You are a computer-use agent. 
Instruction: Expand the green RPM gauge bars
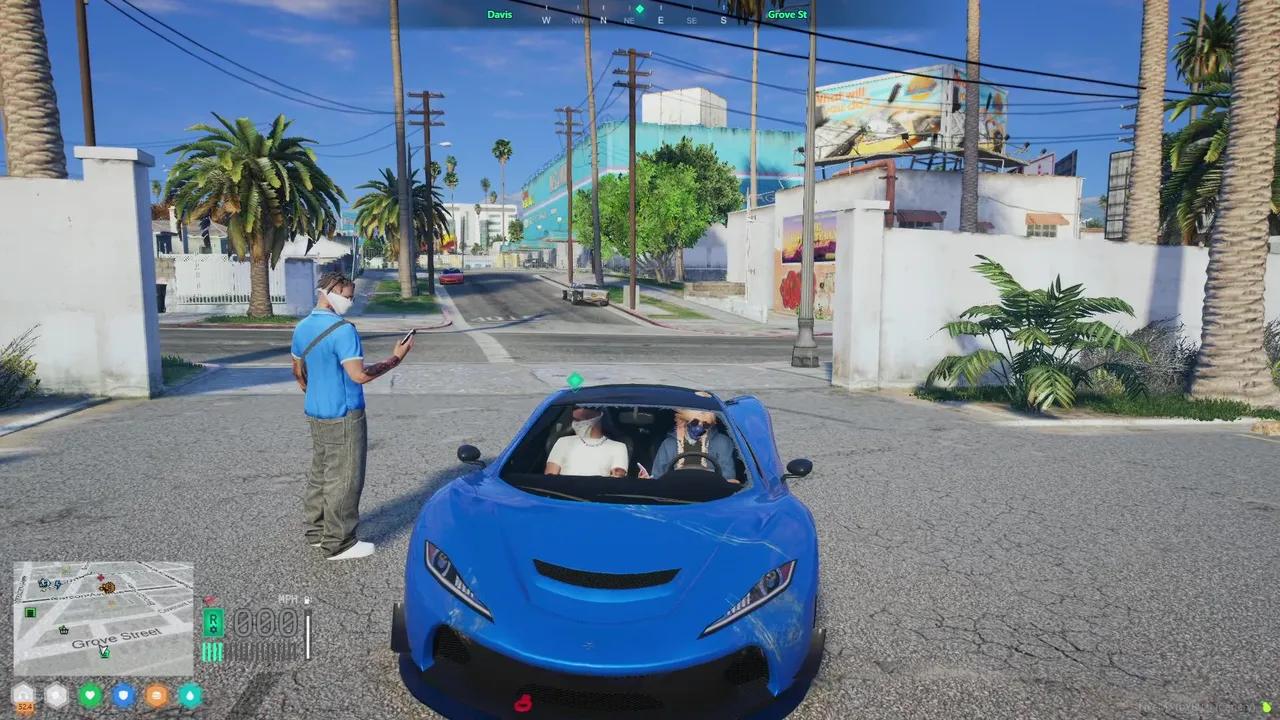point(212,651)
